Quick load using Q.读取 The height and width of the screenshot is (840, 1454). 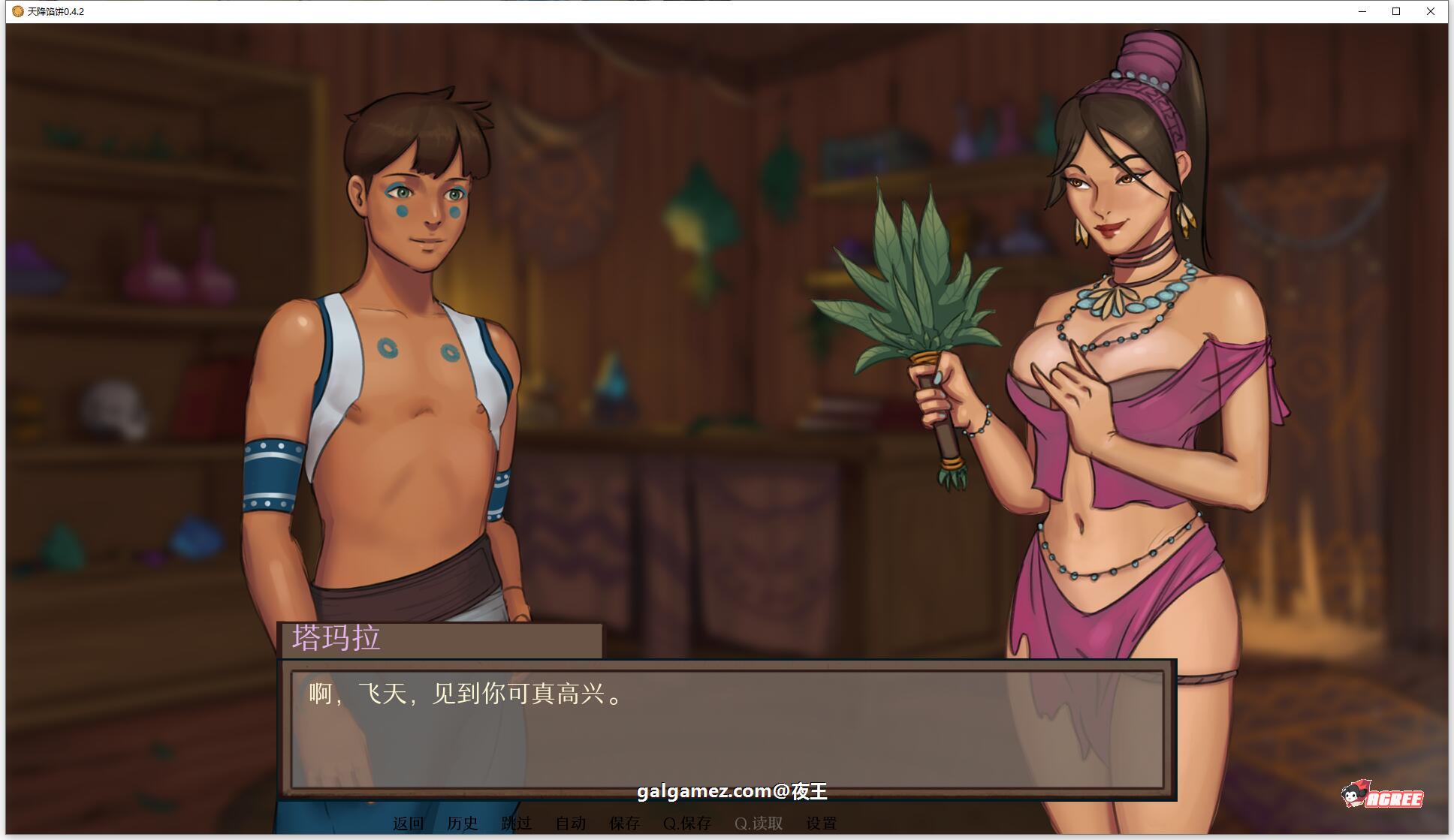click(758, 823)
